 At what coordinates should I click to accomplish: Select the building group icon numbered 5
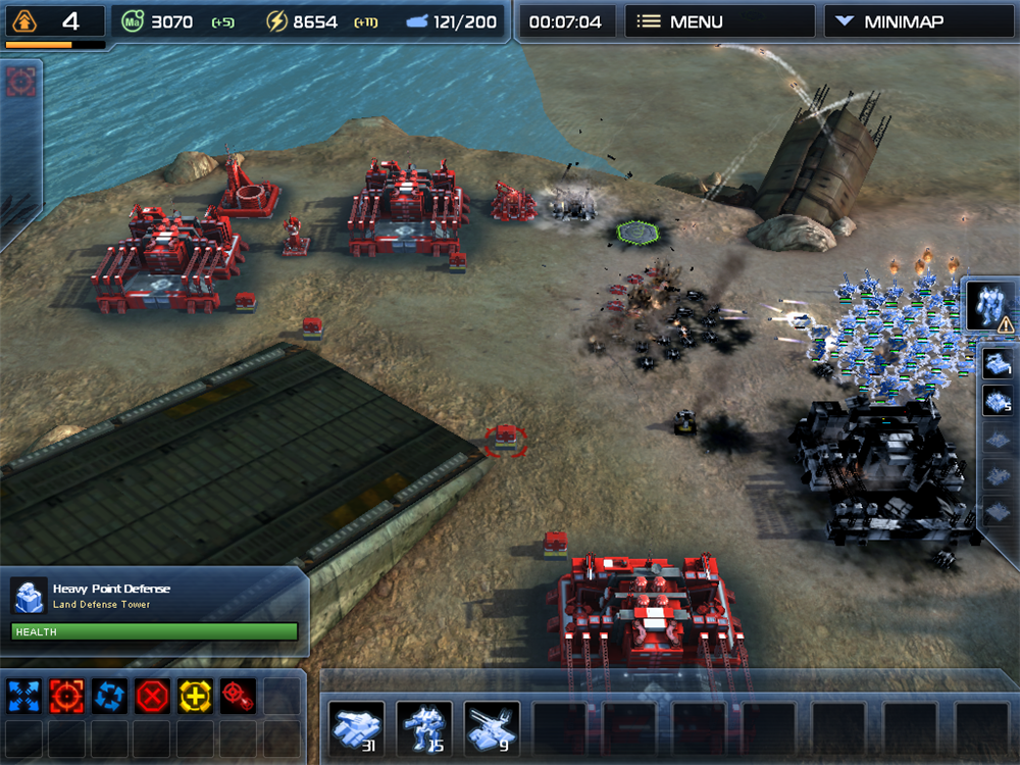tap(998, 402)
